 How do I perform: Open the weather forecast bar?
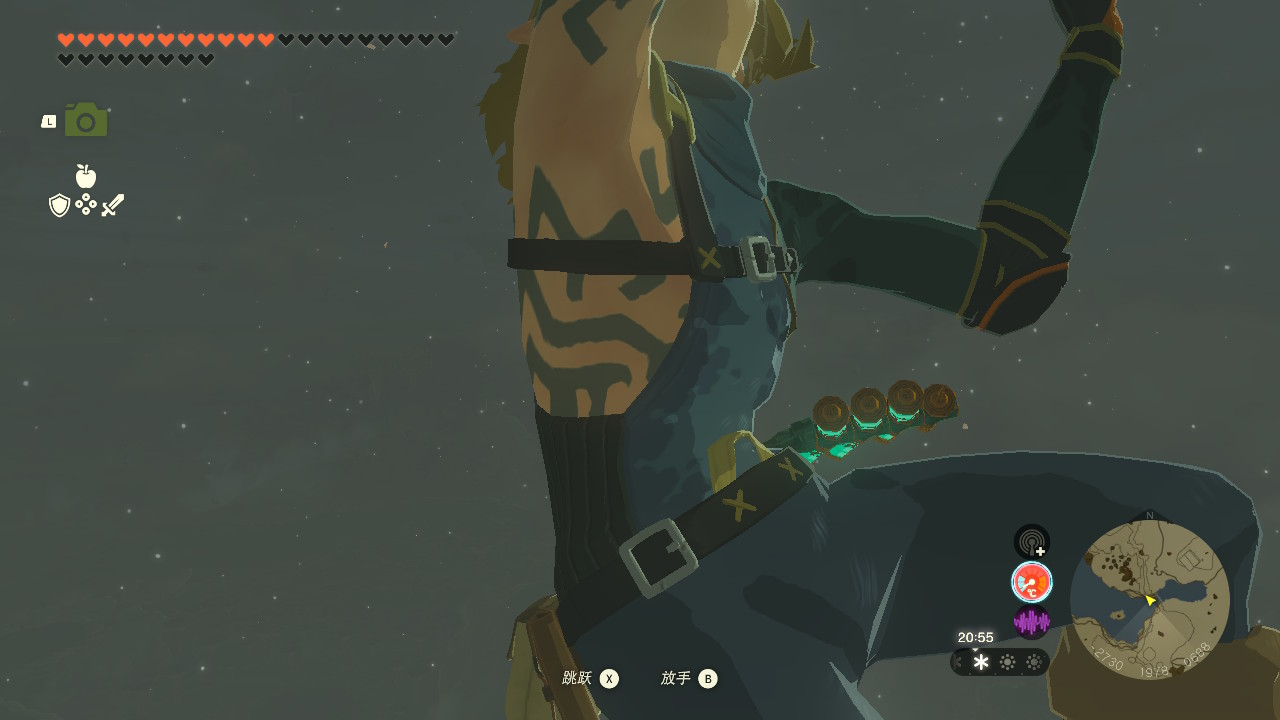point(1000,662)
